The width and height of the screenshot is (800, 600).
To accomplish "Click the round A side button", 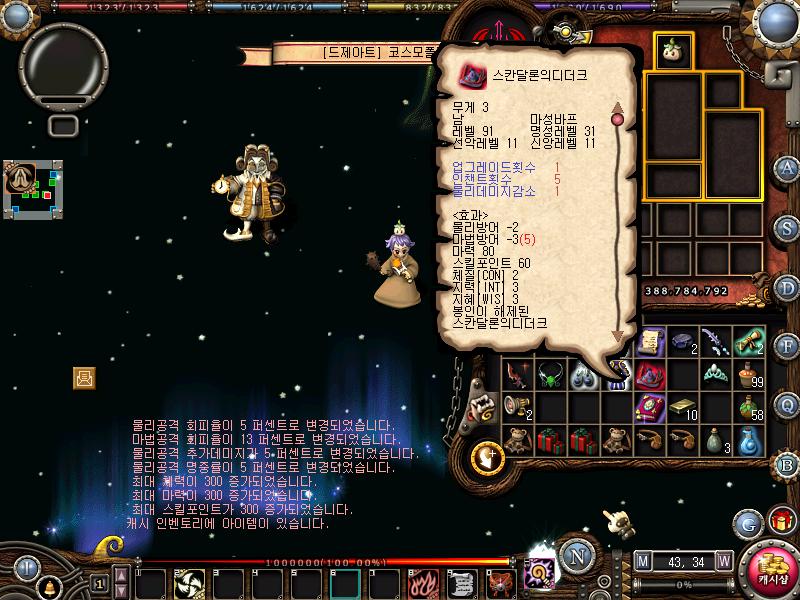I will pyautogui.click(x=788, y=167).
